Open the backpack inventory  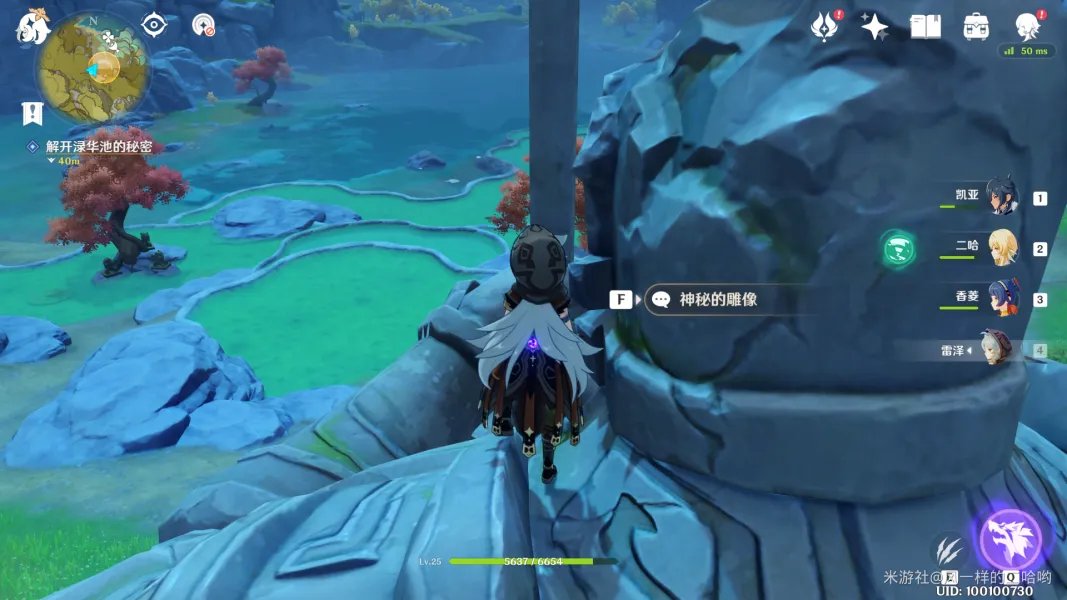pyautogui.click(x=976, y=27)
